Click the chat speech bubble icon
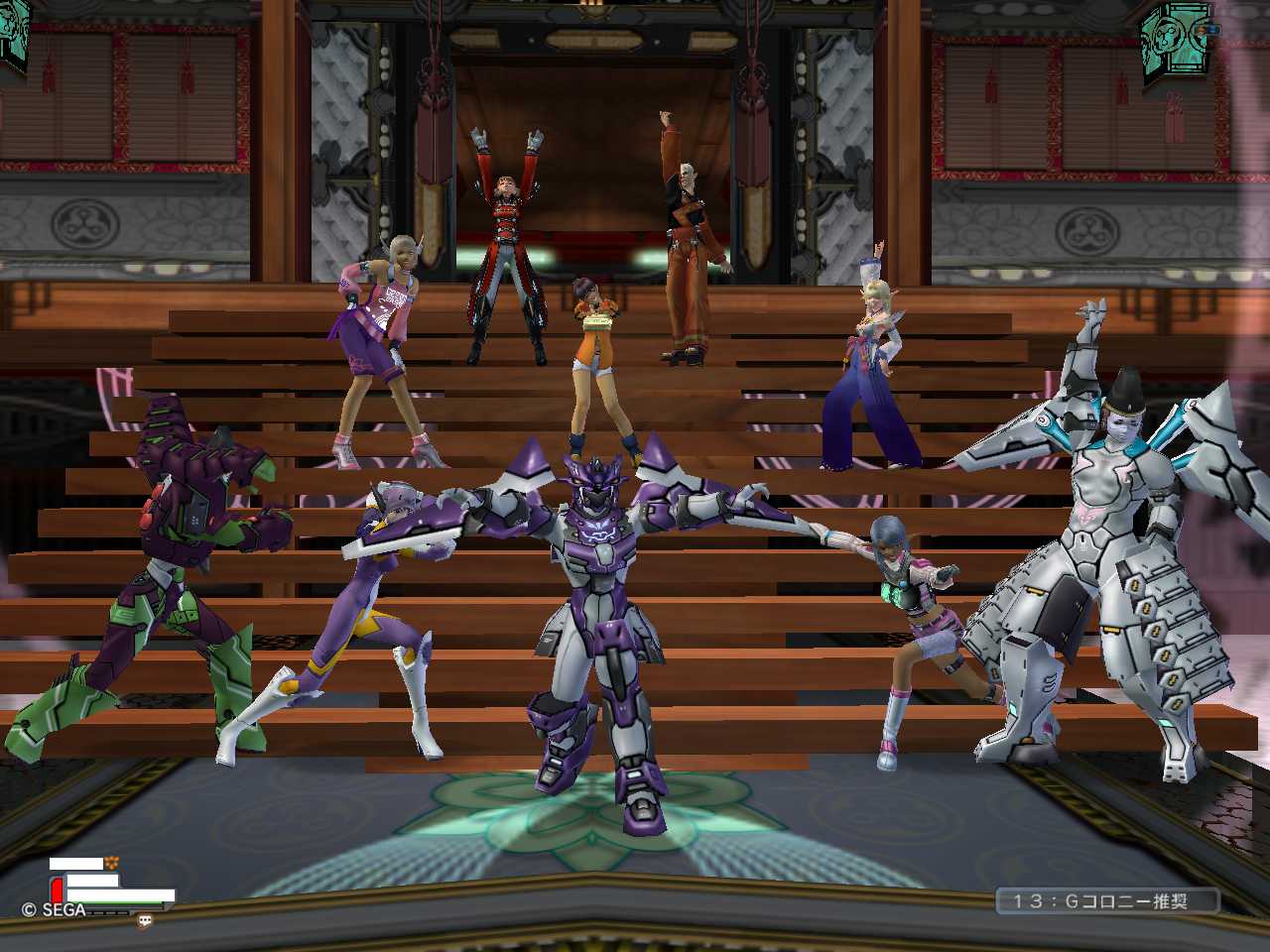 click(146, 920)
